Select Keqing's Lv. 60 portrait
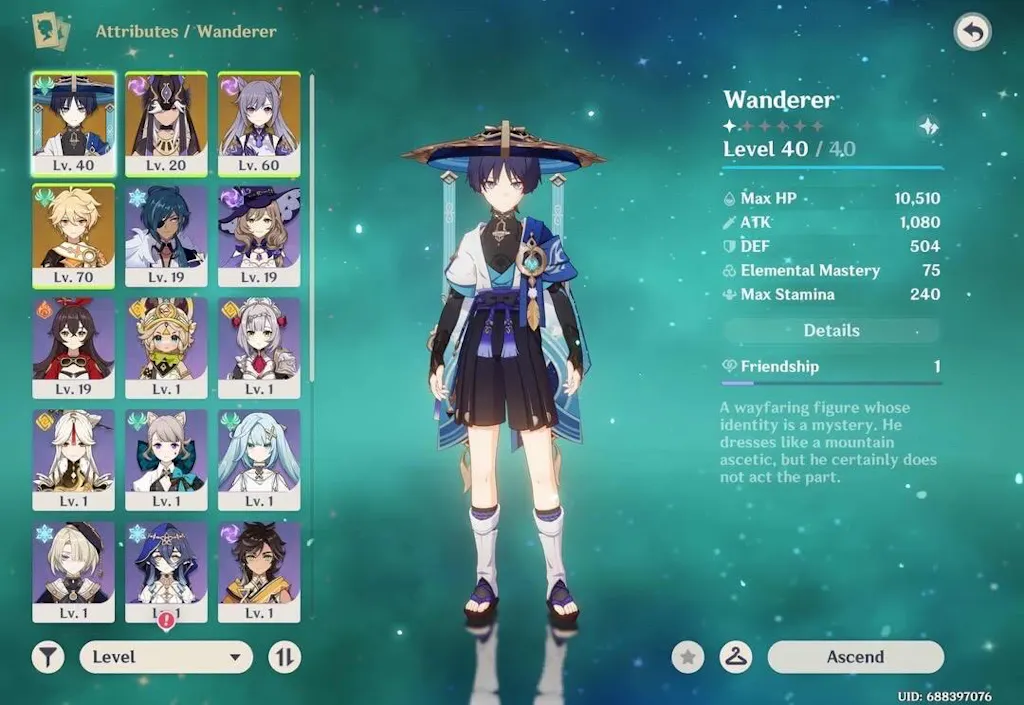 pos(259,124)
